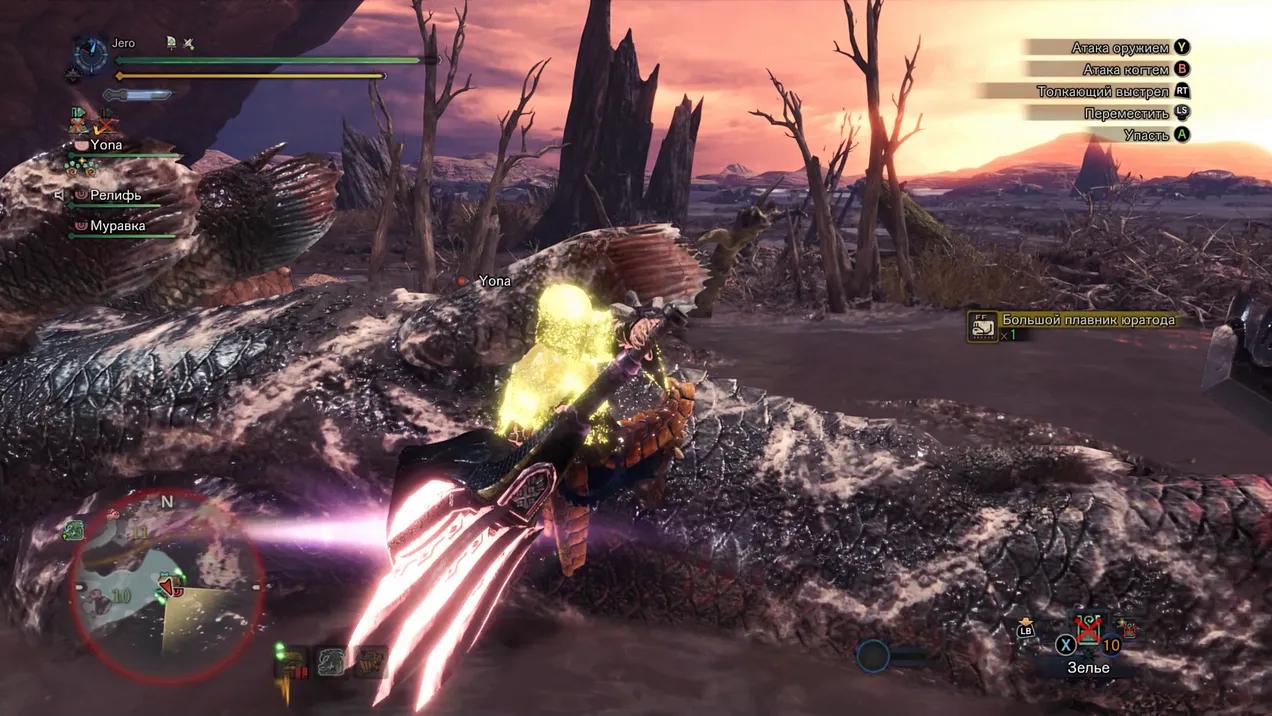Select party member Релифь in the list
1272x716 pixels.
[115, 195]
